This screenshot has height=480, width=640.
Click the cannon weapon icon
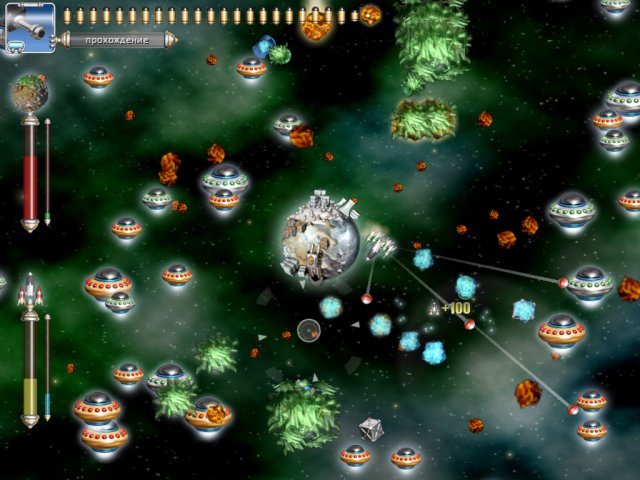(28, 26)
